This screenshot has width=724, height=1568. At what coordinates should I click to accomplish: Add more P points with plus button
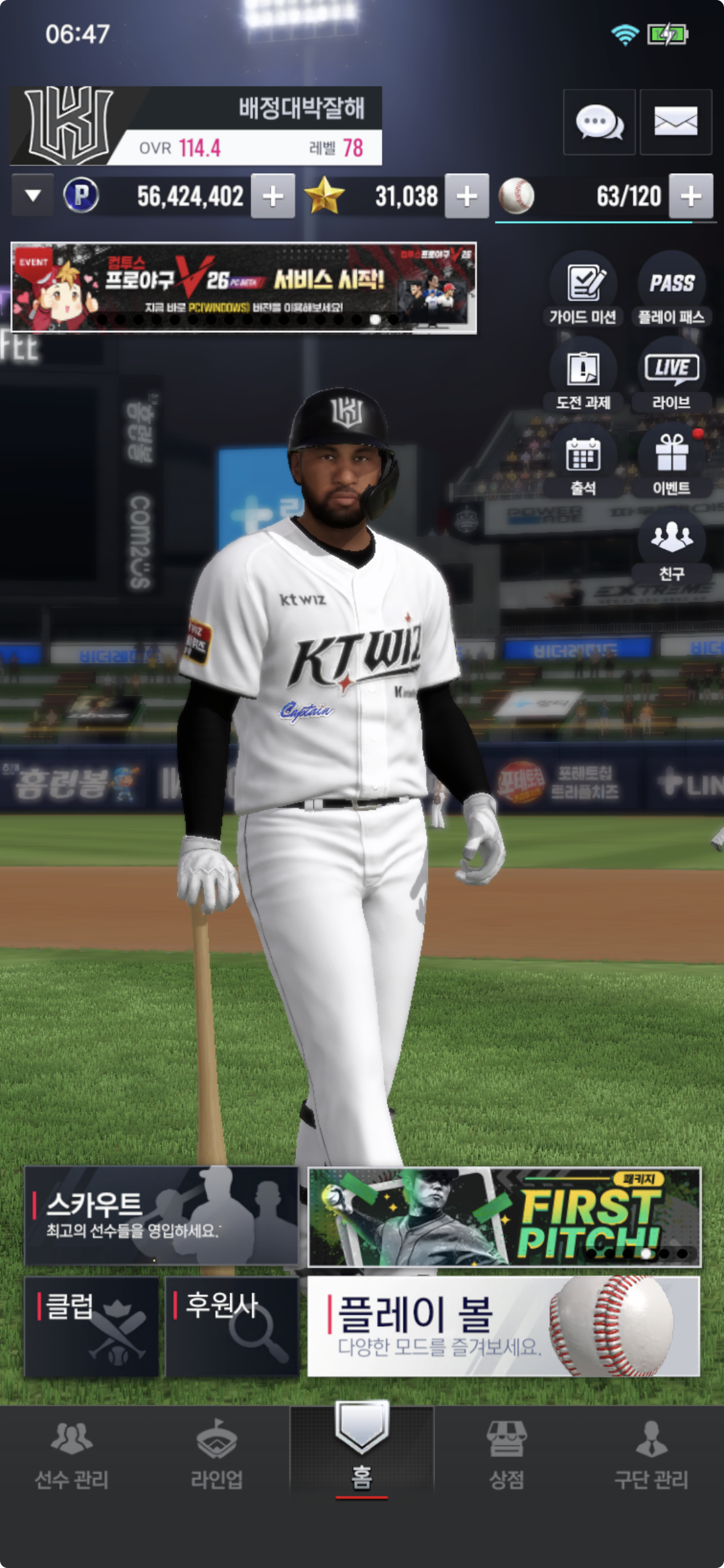click(x=273, y=196)
